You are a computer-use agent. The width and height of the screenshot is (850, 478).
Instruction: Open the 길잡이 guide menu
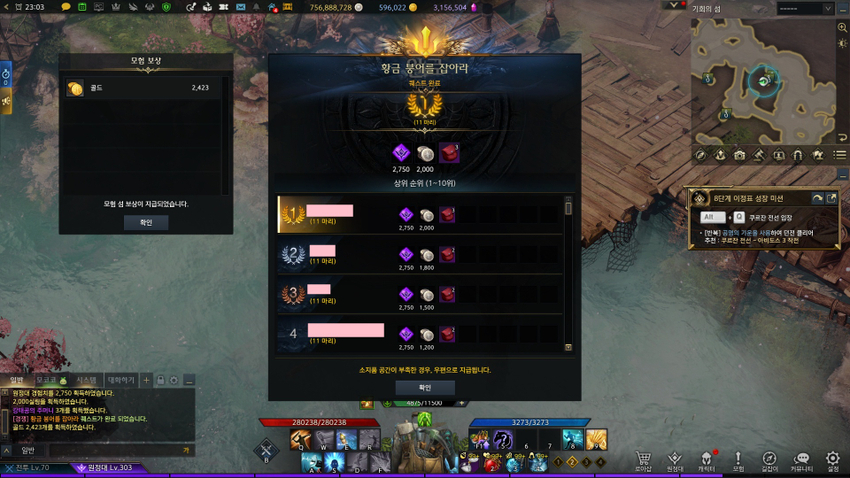(x=769, y=461)
